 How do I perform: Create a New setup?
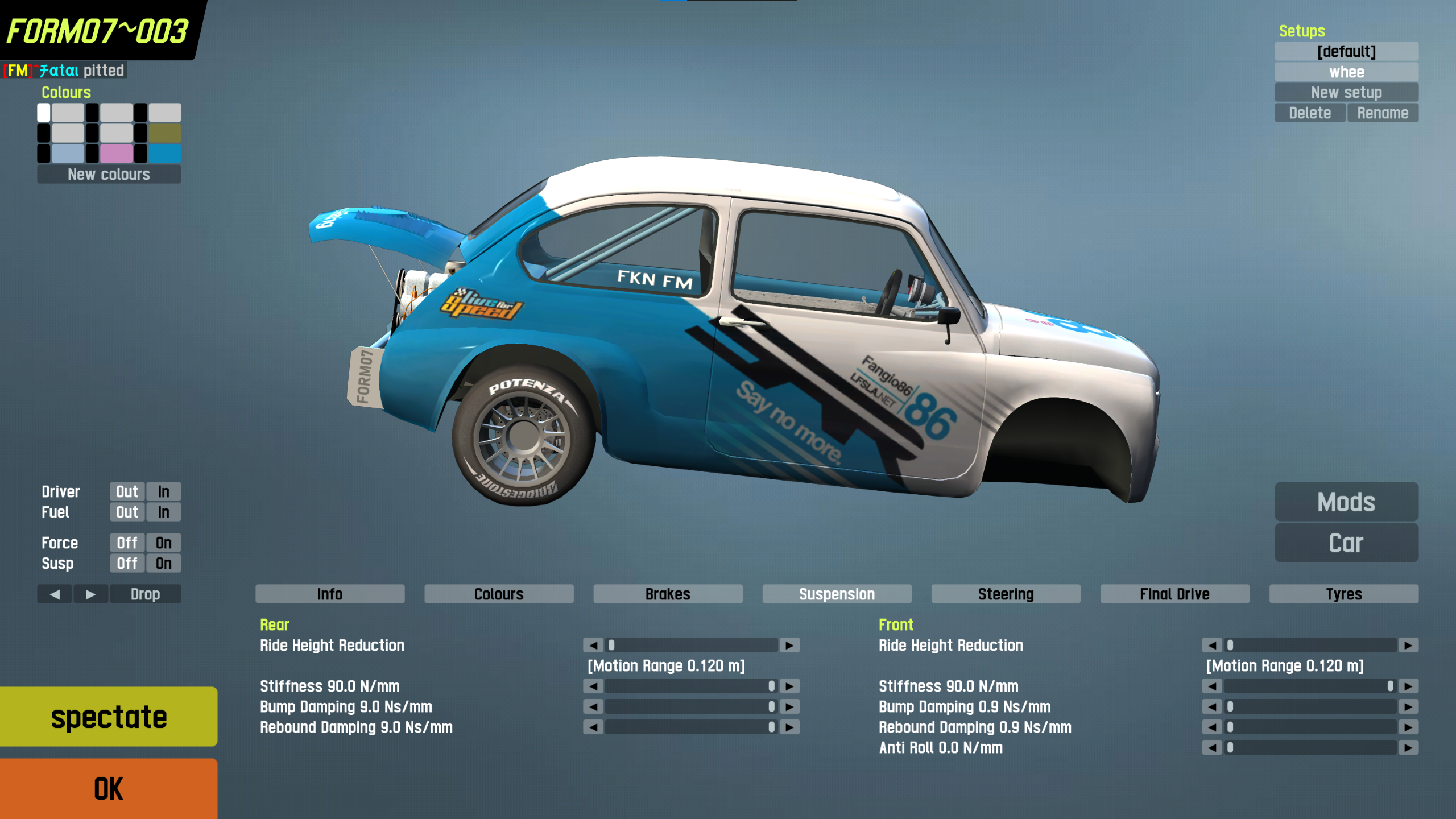click(x=1346, y=92)
